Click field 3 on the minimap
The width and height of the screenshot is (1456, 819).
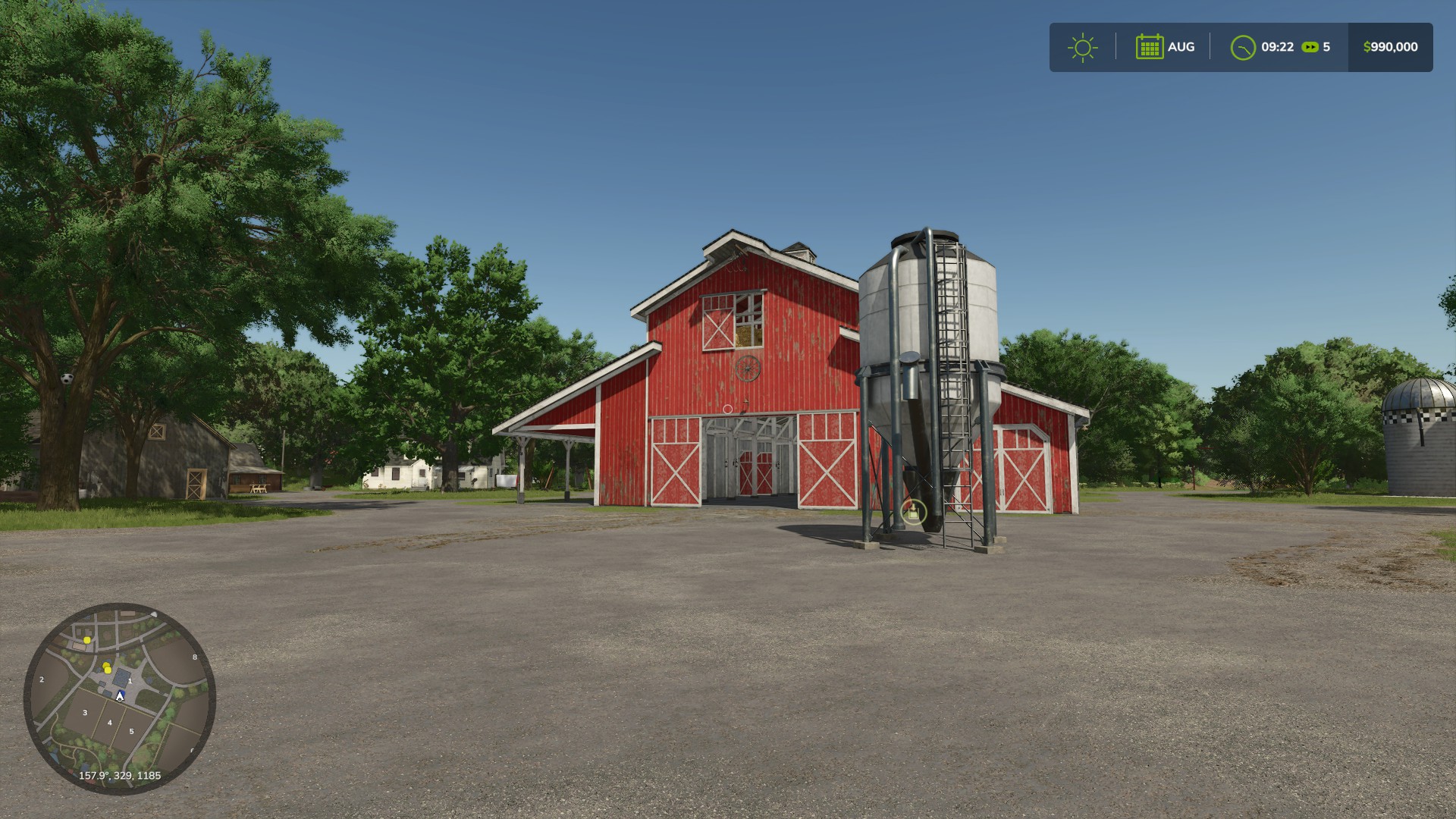click(x=85, y=713)
